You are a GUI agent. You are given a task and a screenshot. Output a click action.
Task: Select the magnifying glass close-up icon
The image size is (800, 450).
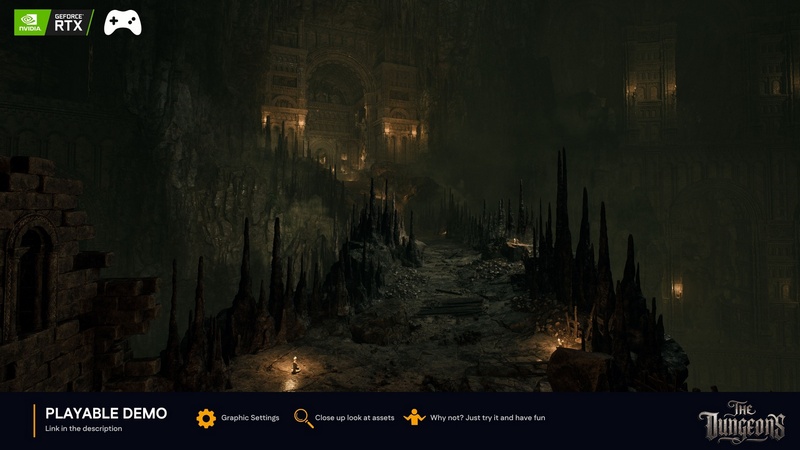coord(303,418)
